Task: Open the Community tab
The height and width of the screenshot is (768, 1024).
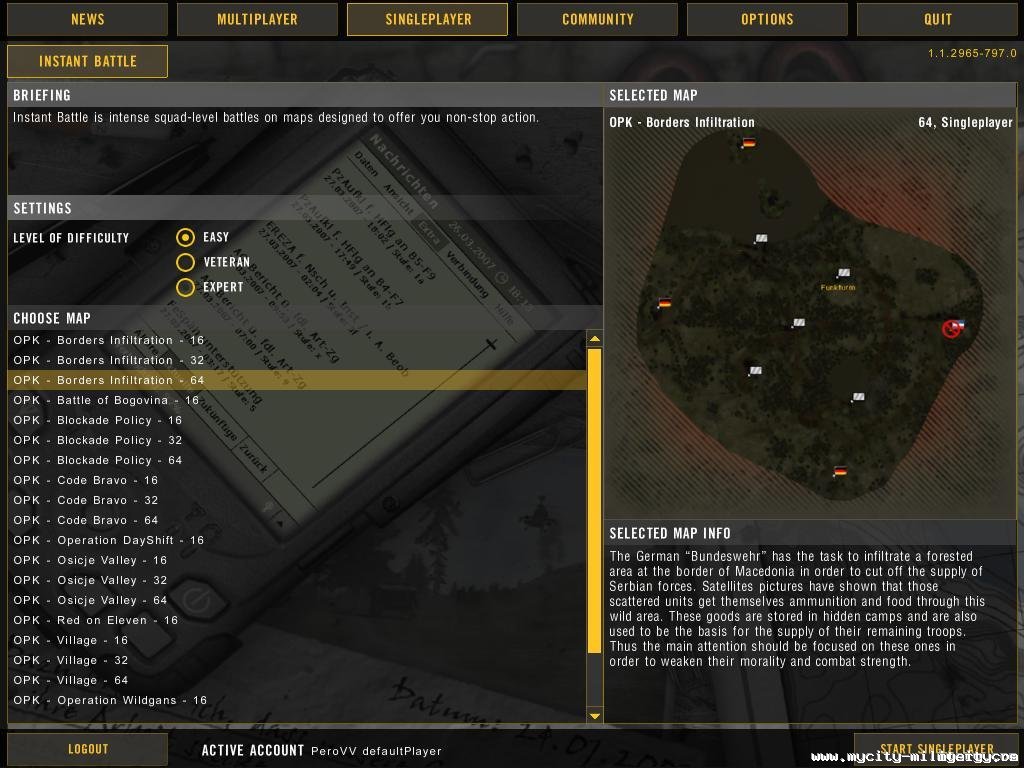Action: [597, 19]
